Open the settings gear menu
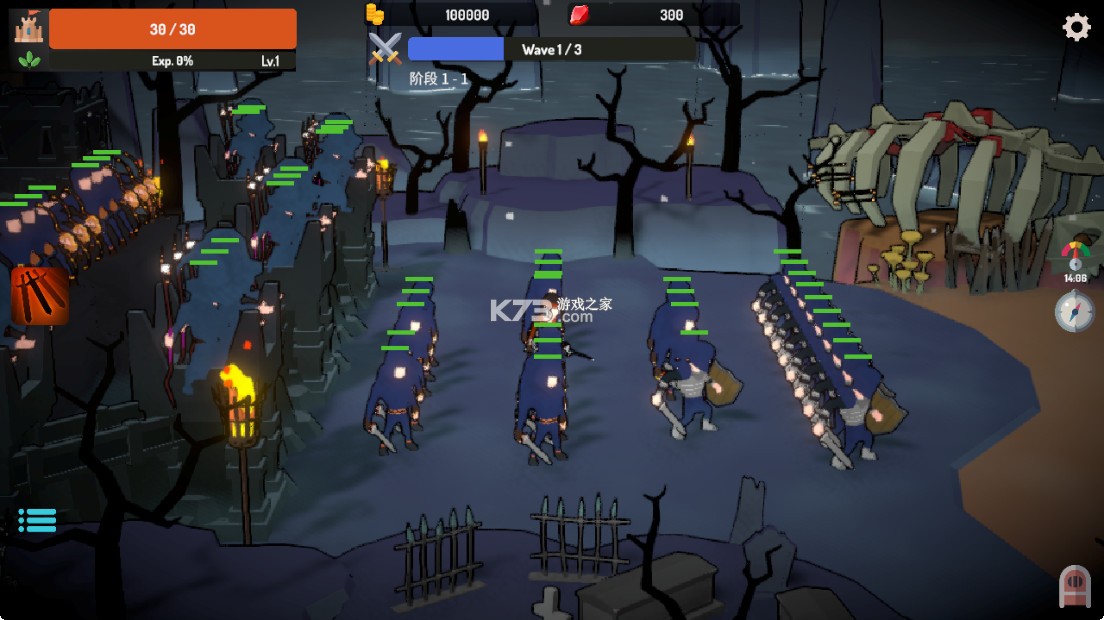 point(1076,27)
